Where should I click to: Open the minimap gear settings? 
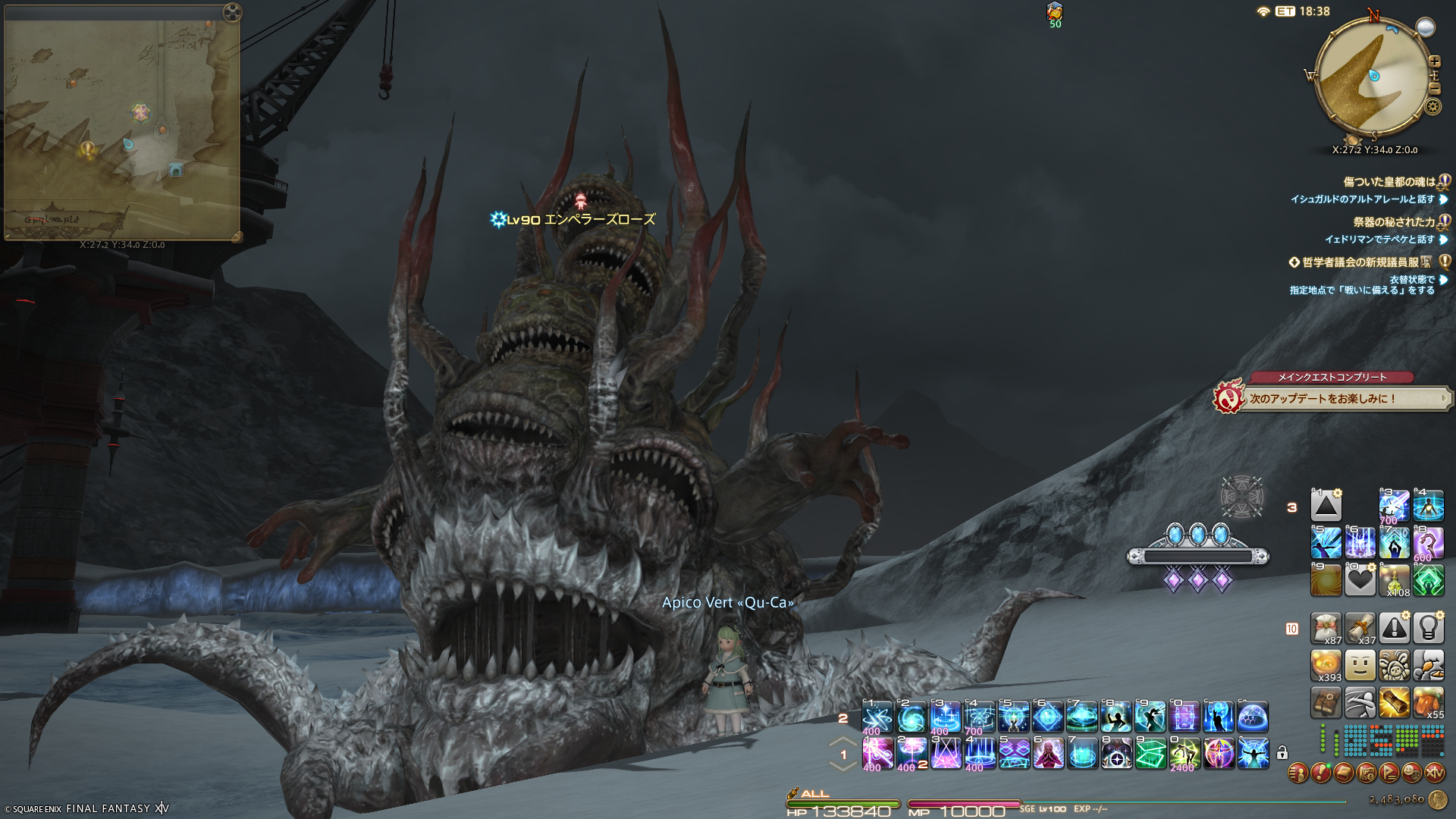(x=1432, y=106)
